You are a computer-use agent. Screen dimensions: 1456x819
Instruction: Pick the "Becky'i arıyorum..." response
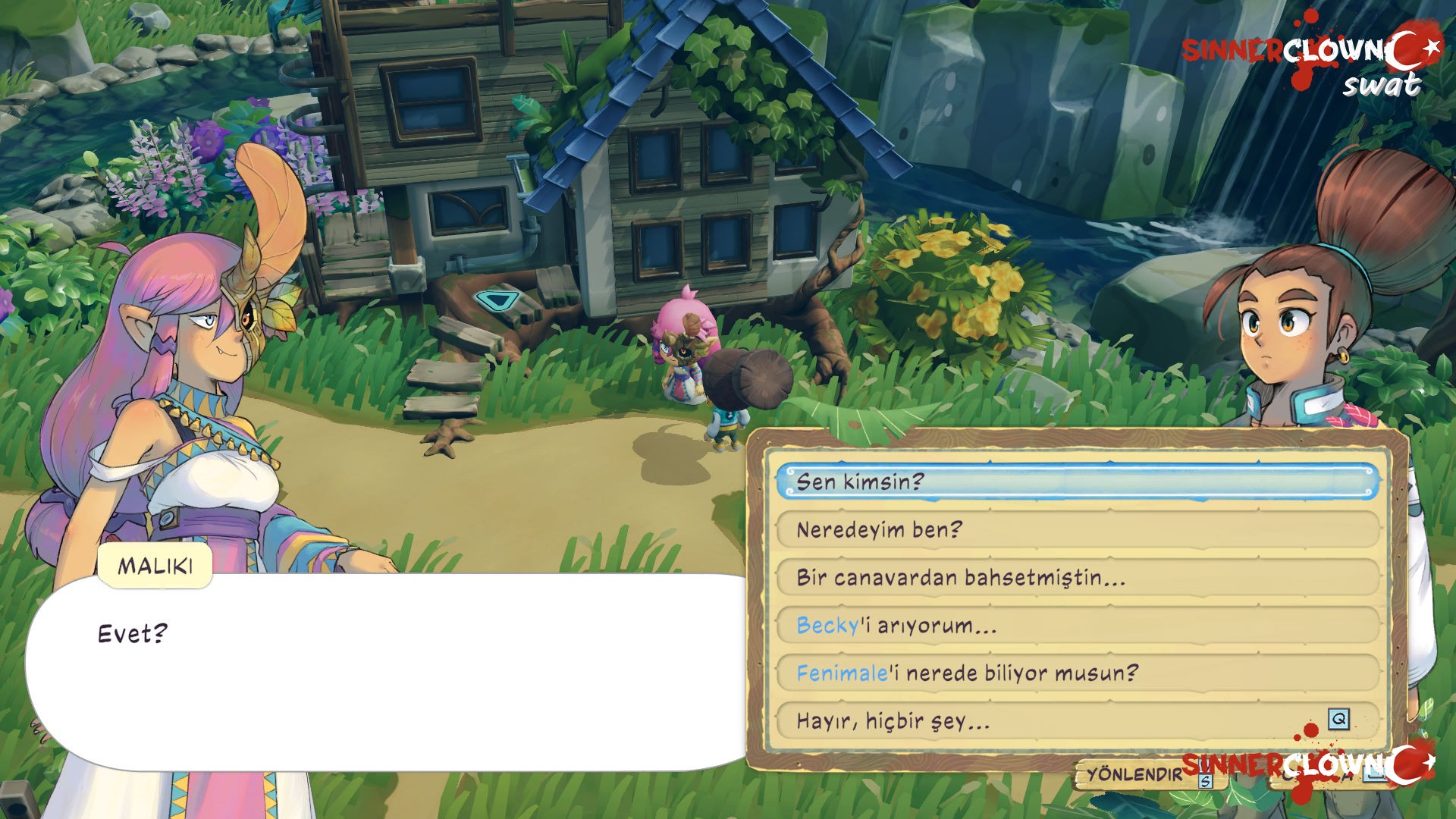pyautogui.click(x=1077, y=625)
